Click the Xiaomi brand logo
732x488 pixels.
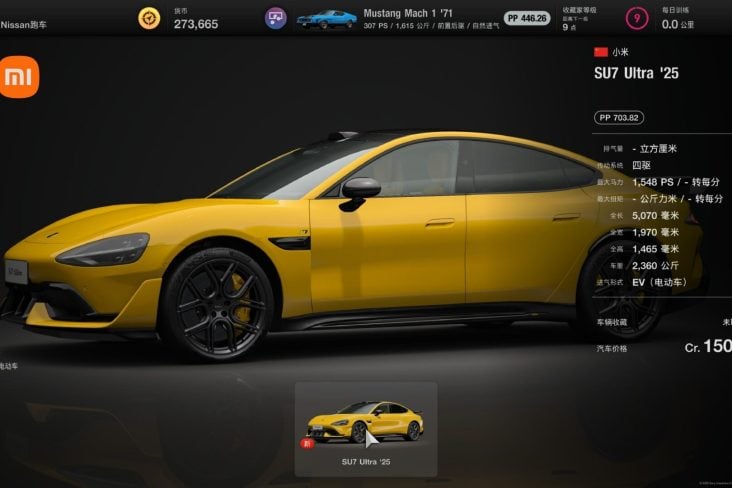point(19,78)
